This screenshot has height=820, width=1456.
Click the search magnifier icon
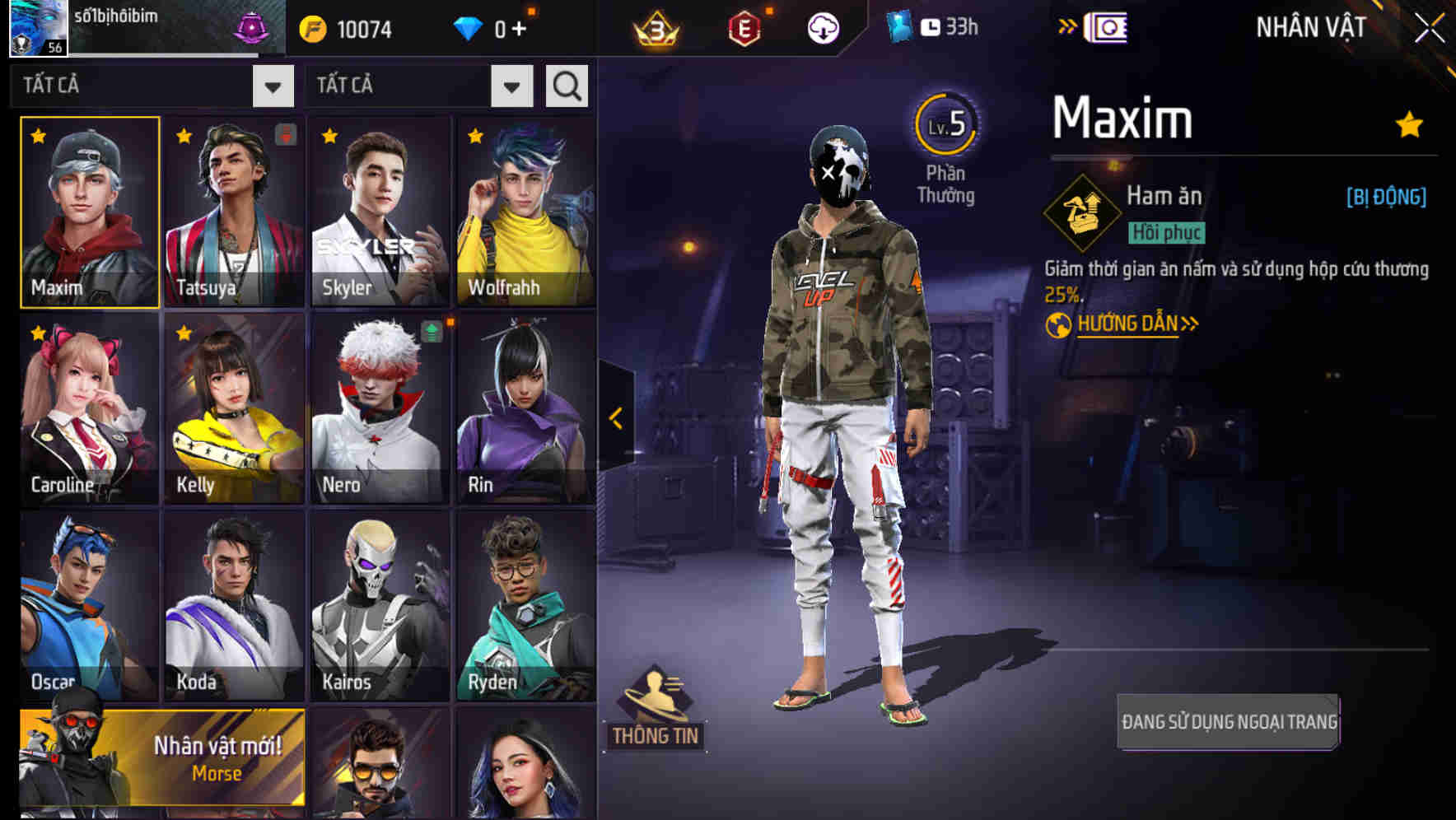[x=565, y=85]
